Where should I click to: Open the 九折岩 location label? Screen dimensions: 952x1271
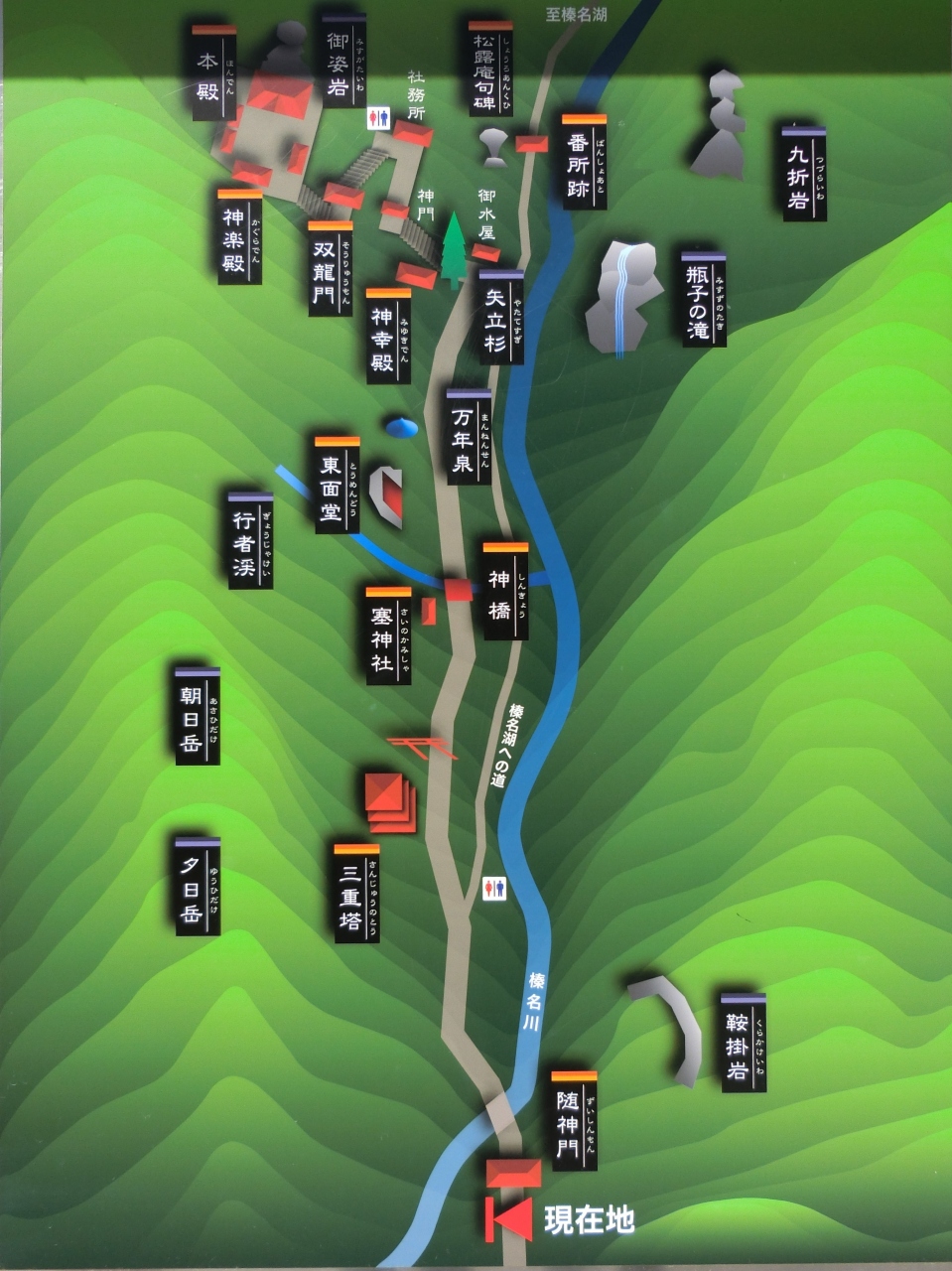pos(803,174)
